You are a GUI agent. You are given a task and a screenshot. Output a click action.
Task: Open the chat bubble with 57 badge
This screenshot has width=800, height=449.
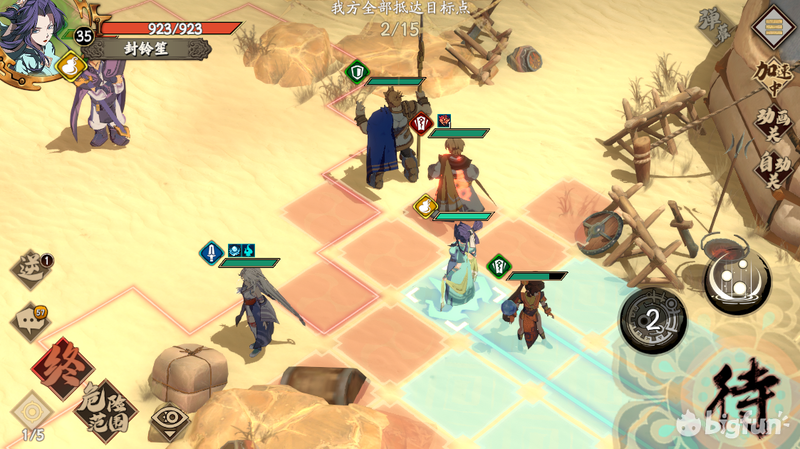coord(30,321)
